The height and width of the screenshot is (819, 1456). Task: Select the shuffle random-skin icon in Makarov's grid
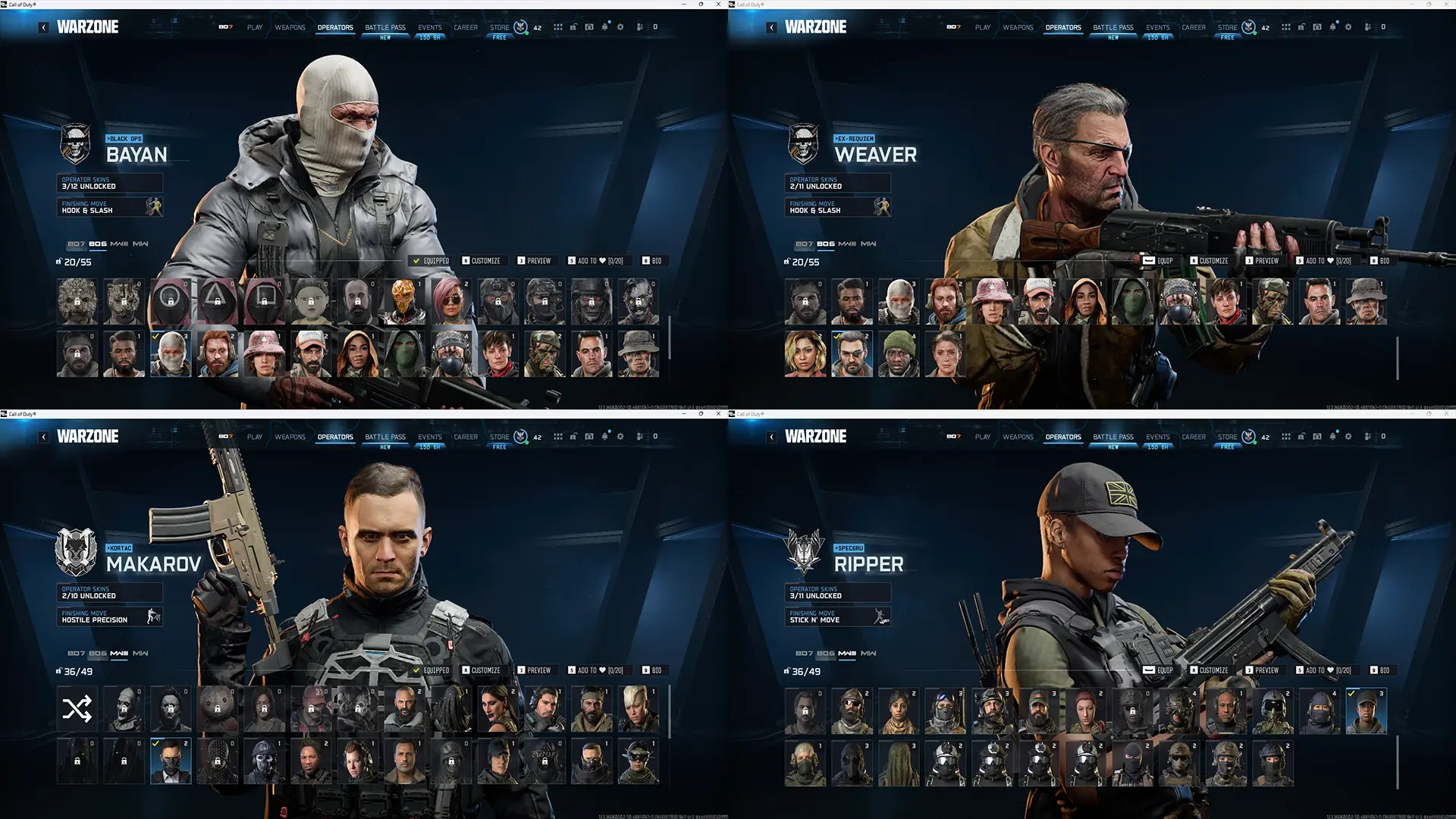pyautogui.click(x=76, y=710)
